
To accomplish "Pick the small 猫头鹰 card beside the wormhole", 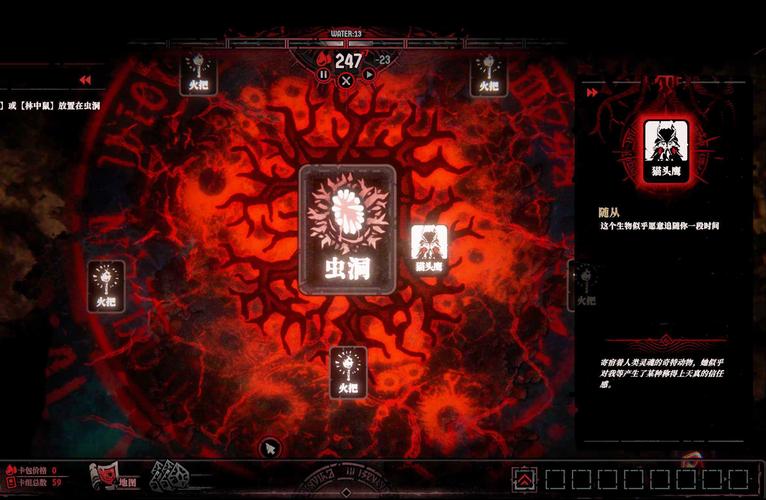I will click(x=429, y=248).
